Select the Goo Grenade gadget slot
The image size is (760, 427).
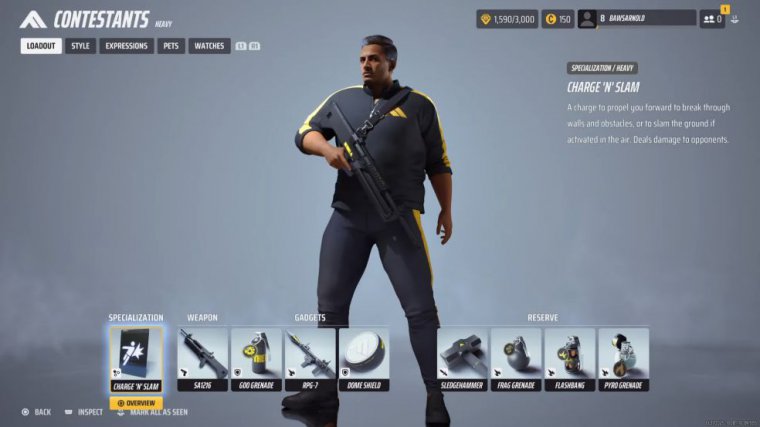click(x=256, y=357)
